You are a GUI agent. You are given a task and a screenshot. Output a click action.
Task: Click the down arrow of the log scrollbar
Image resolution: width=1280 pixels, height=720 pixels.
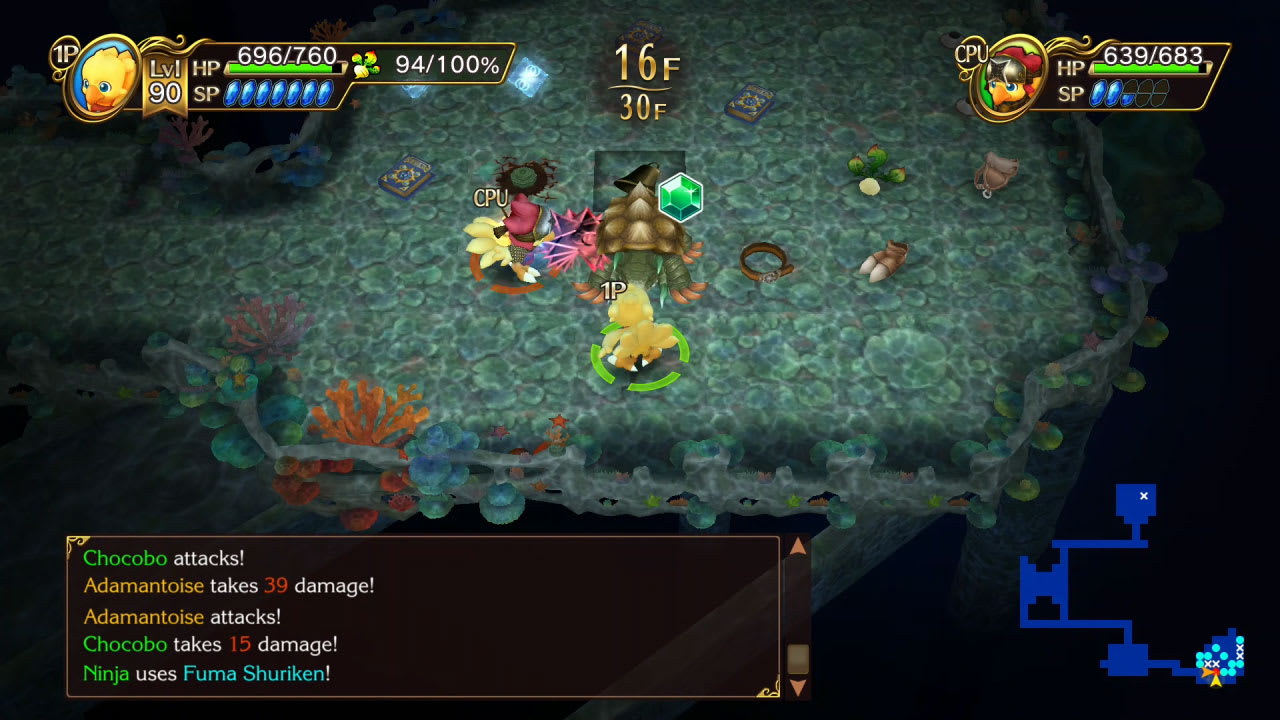(799, 688)
